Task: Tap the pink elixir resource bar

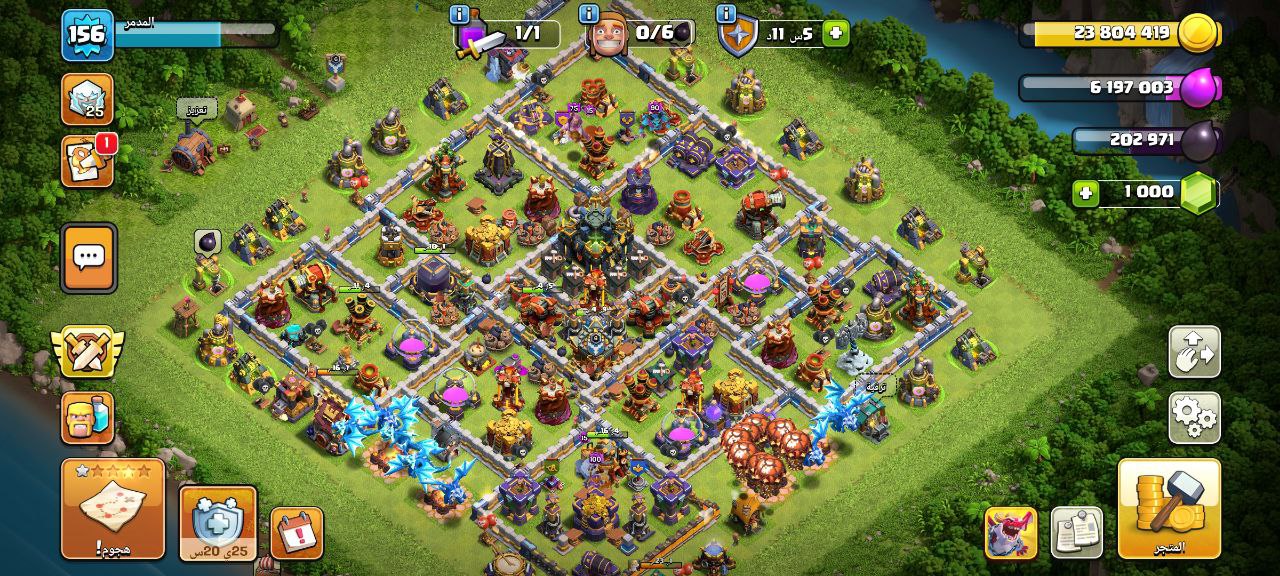Action: [1120, 88]
